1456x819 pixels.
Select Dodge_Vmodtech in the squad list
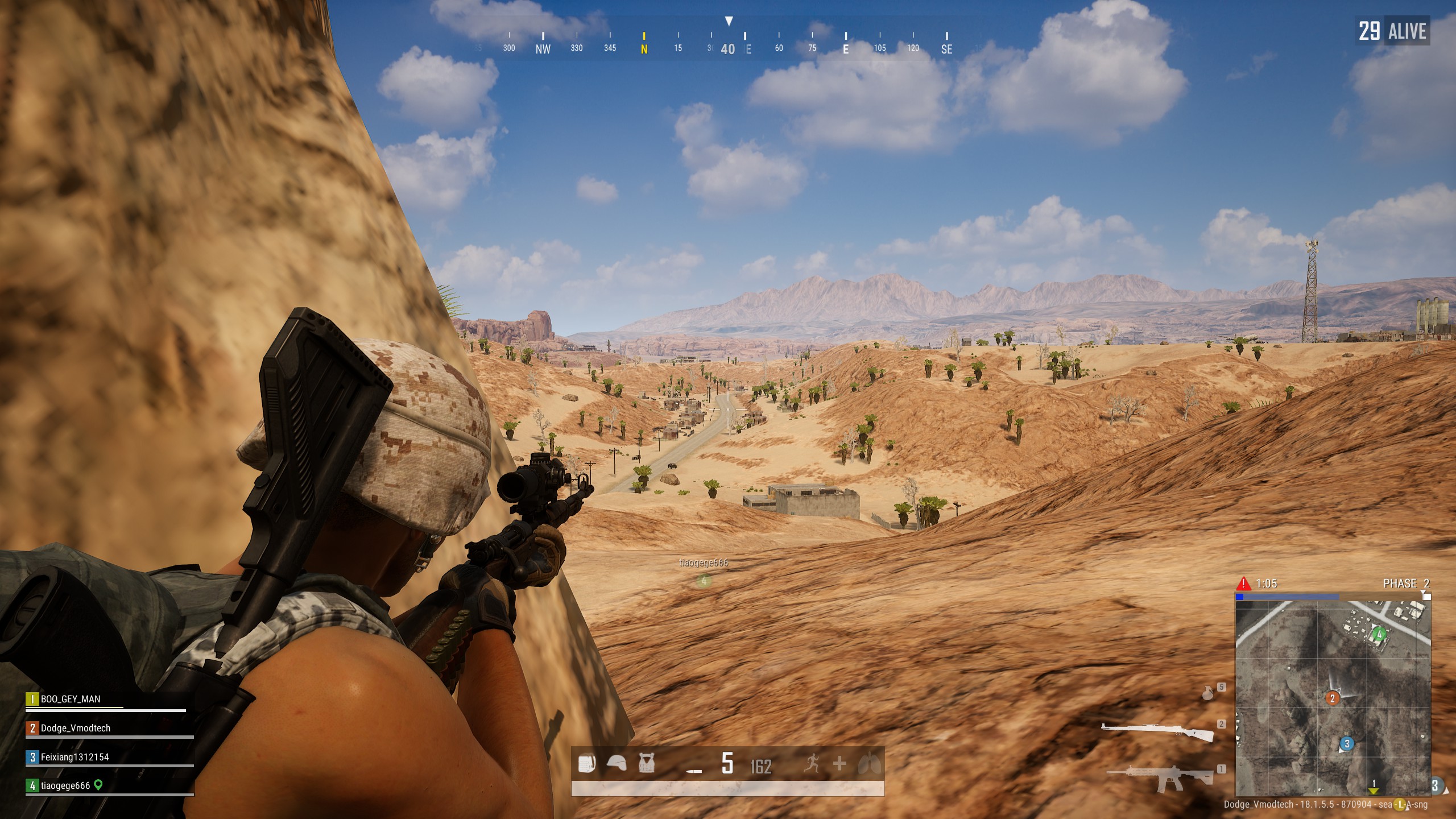(x=75, y=728)
